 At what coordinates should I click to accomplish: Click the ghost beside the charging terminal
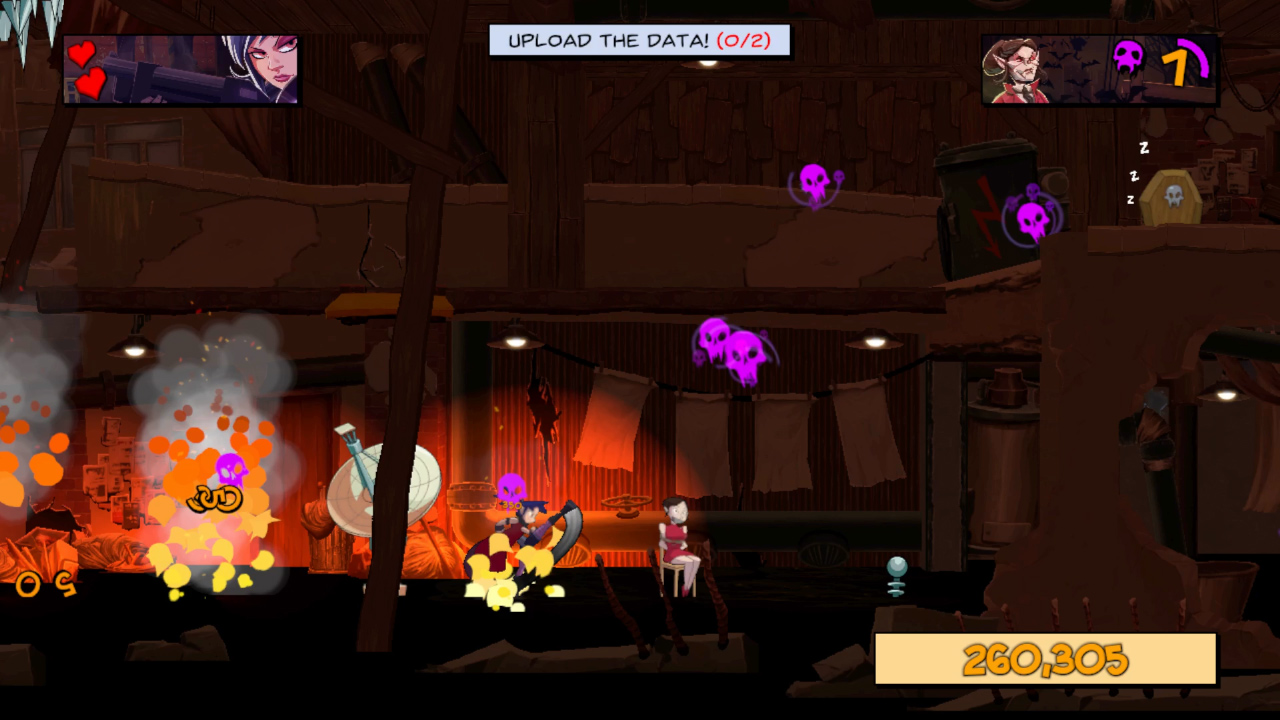(1032, 218)
